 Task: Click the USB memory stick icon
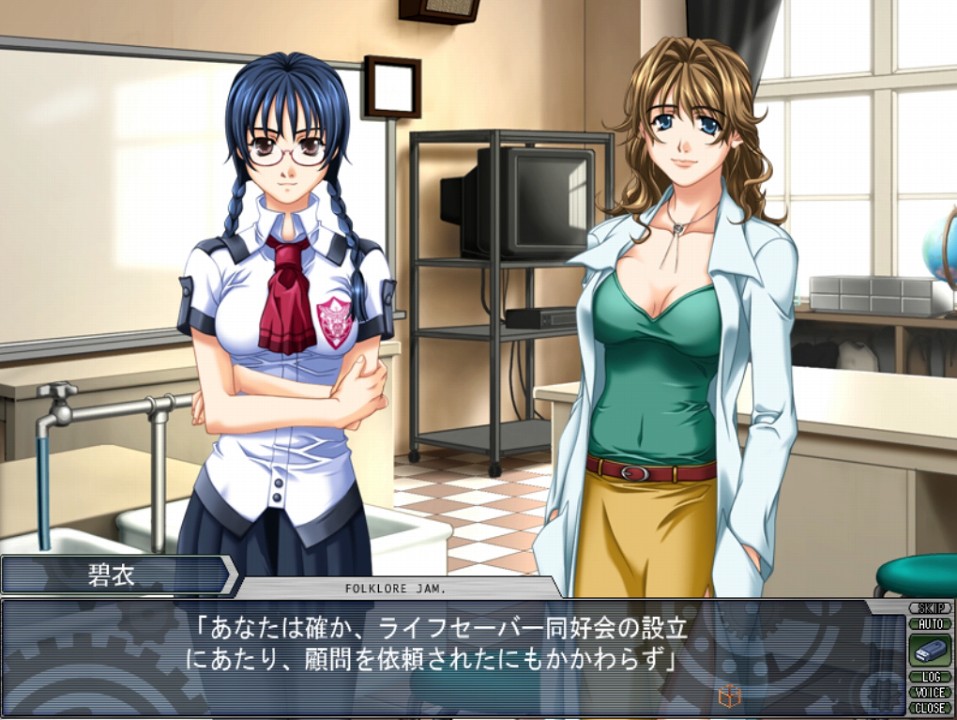(929, 650)
